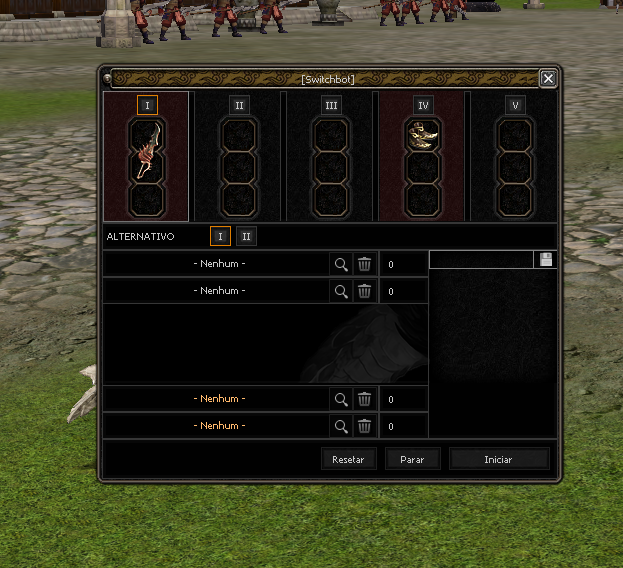Image resolution: width=623 pixels, height=568 pixels.
Task: Select the golden item in slot IV
Action: 423,135
